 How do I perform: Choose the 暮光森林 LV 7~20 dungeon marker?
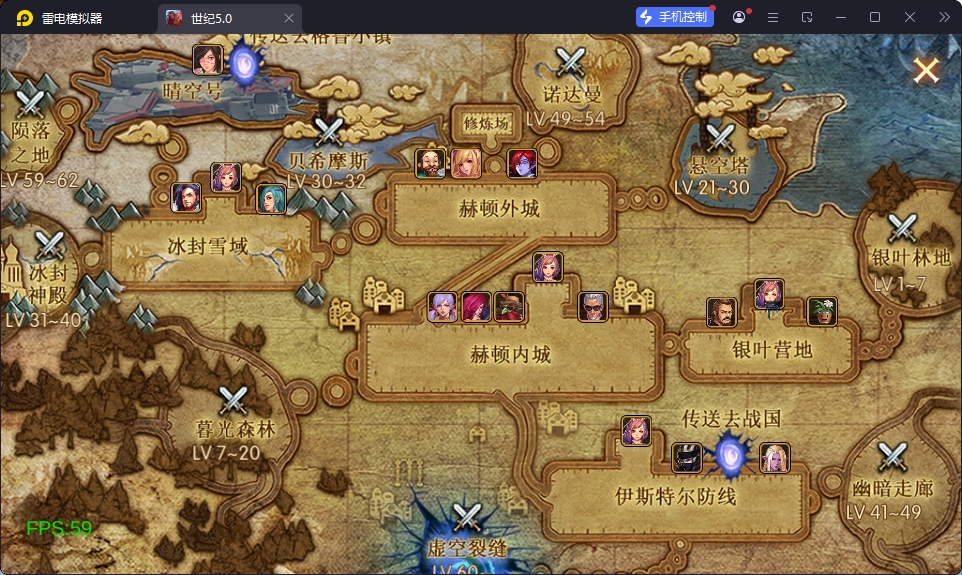[234, 402]
